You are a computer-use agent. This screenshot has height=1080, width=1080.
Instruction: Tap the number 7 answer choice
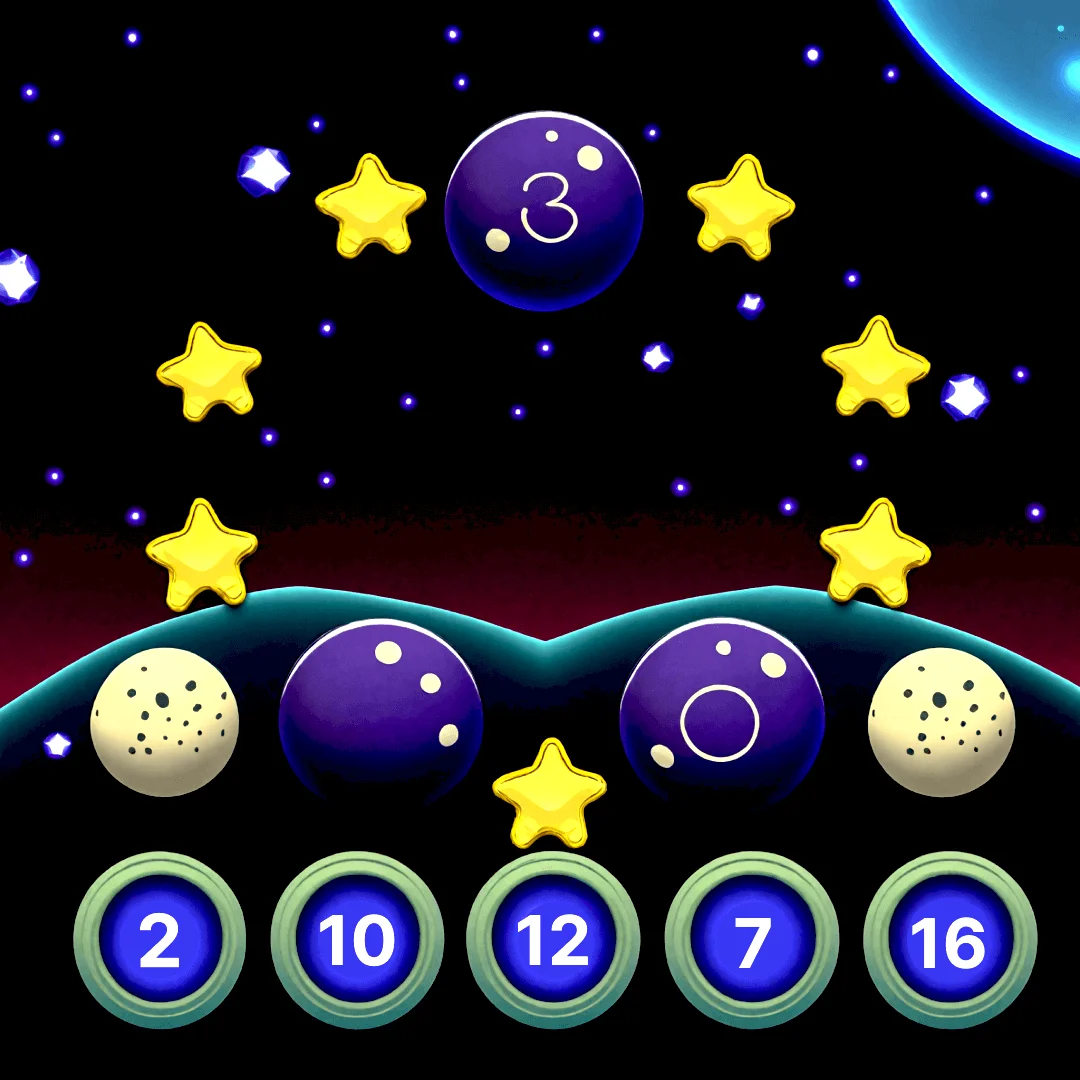click(751, 940)
